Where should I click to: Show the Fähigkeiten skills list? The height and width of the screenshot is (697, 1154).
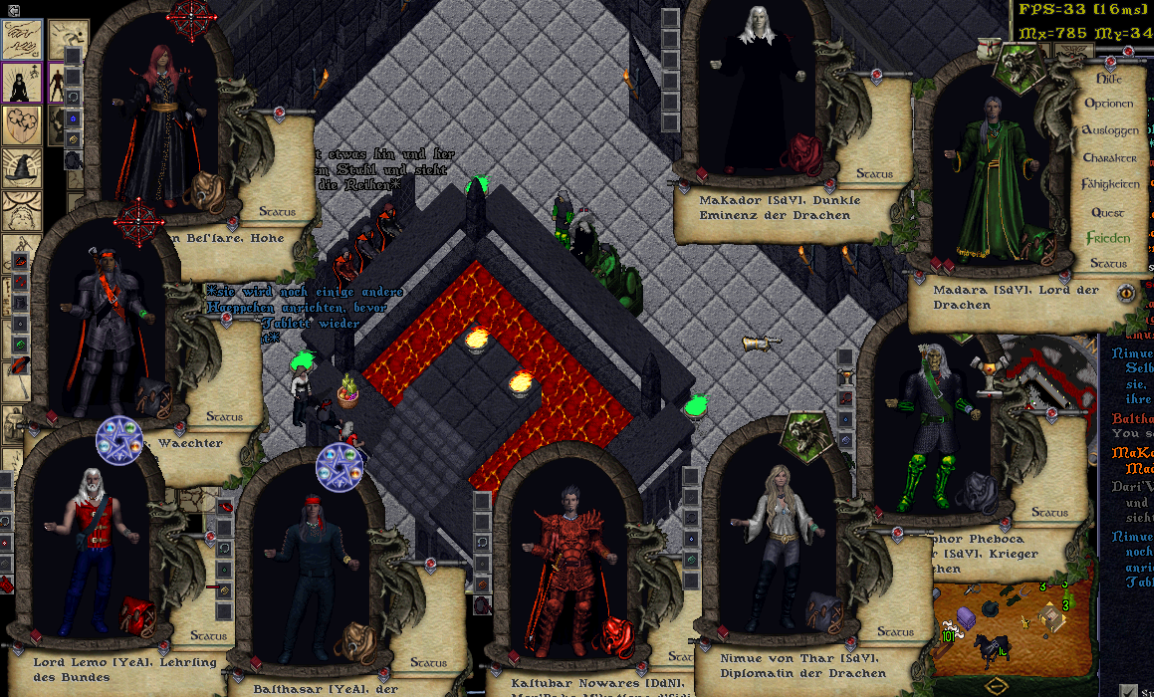point(1109,185)
